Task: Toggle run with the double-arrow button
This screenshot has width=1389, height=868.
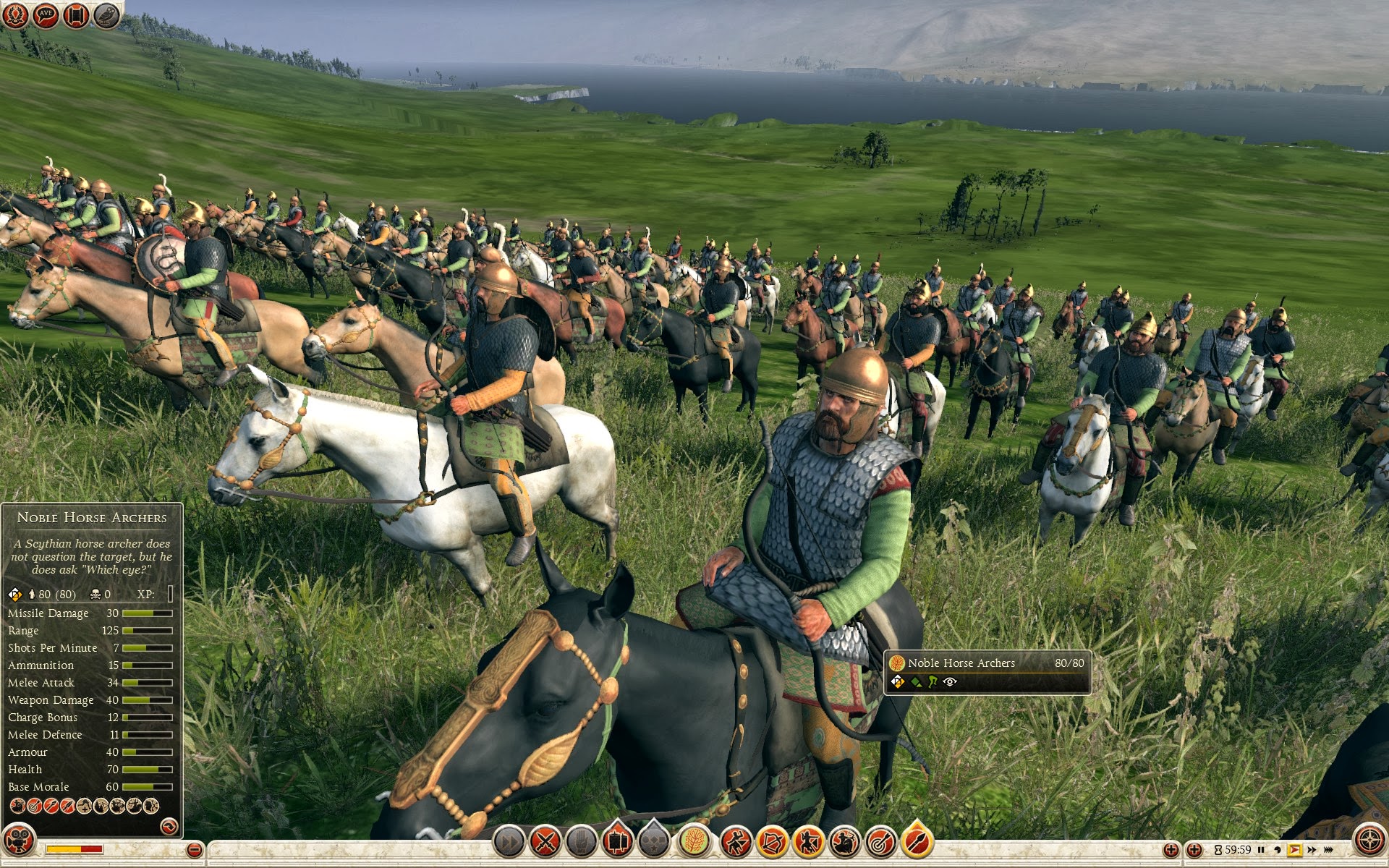Action: (x=509, y=842)
